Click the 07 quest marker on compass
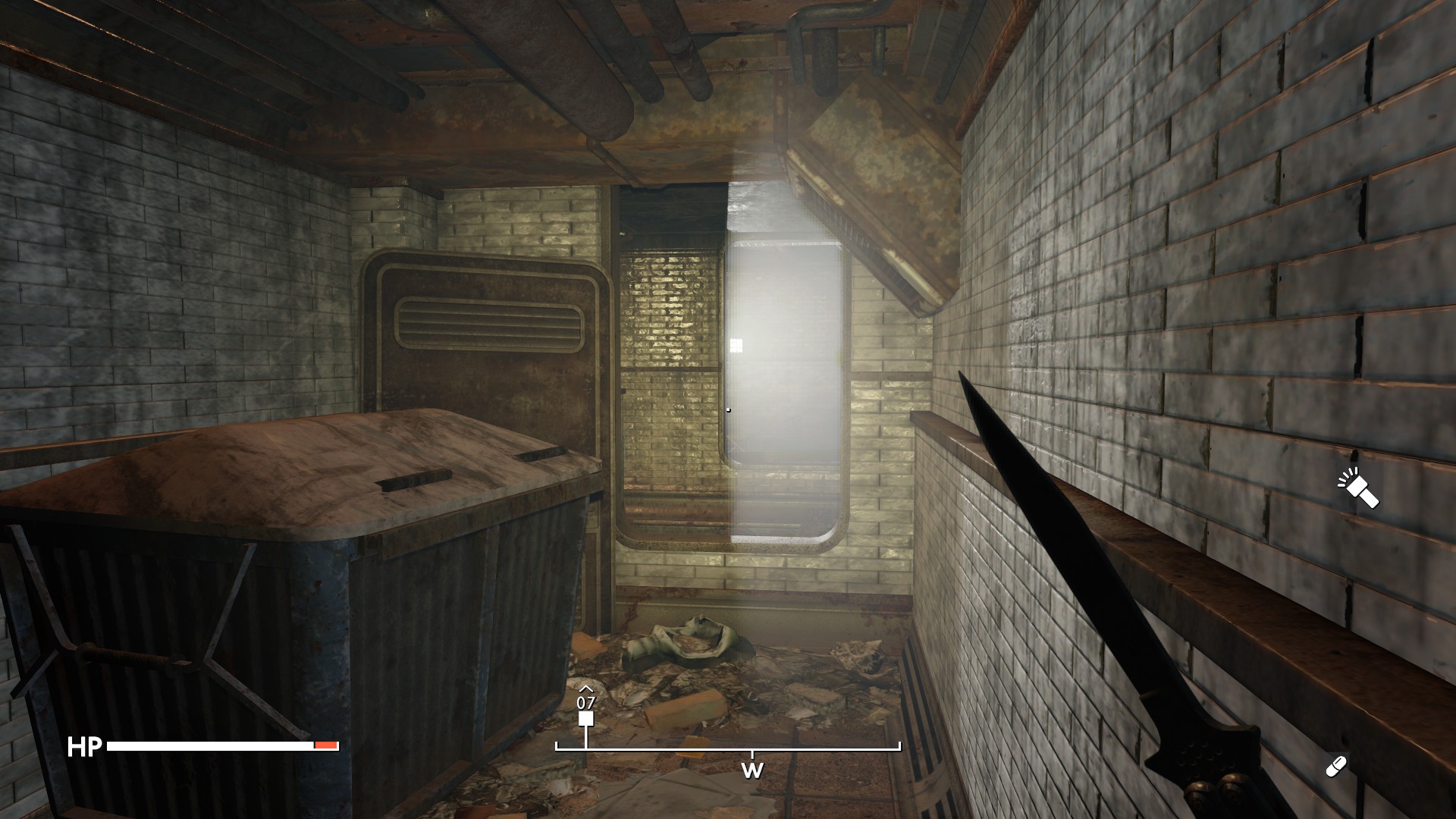 585,717
